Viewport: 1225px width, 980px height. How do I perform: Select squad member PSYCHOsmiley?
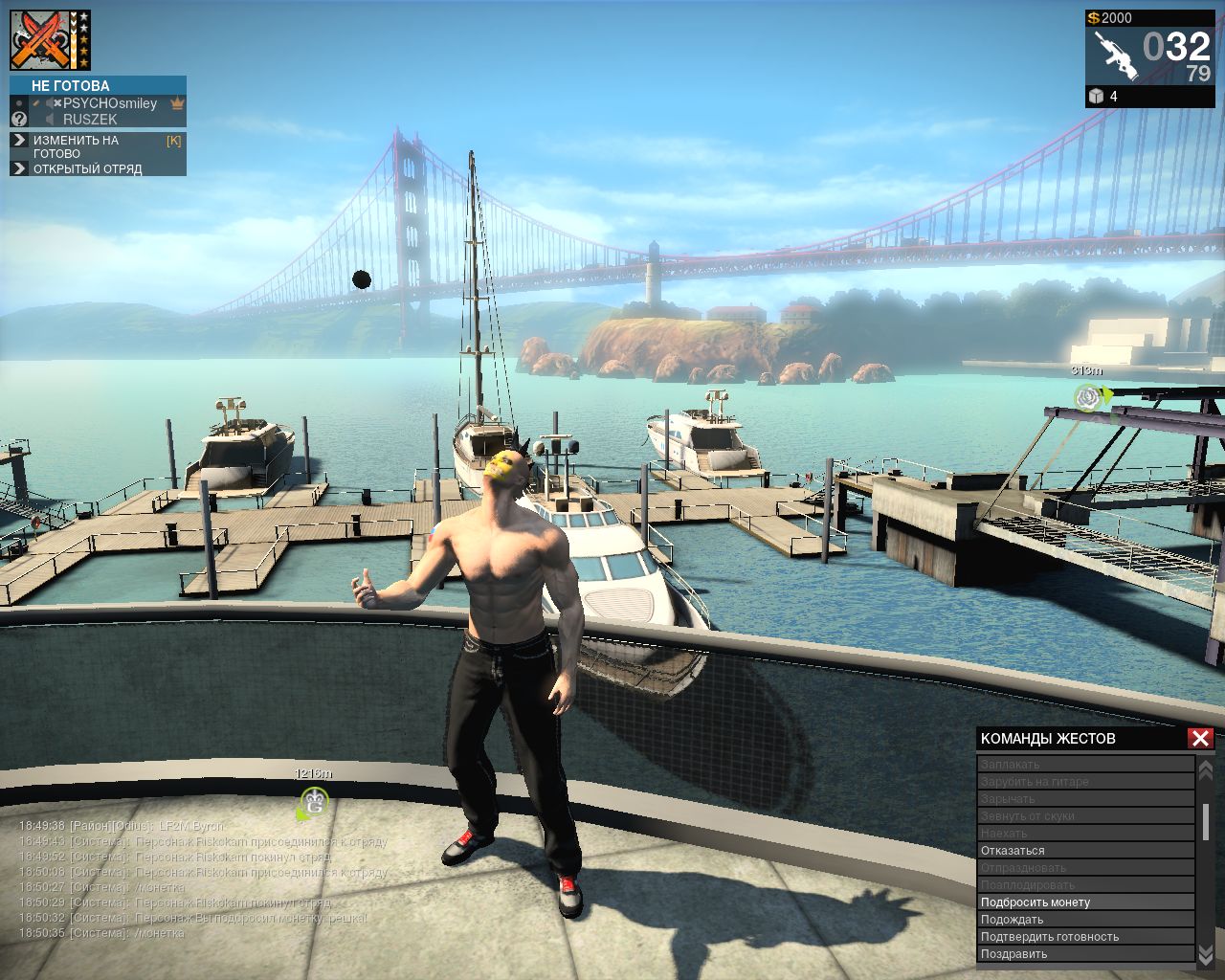tap(109, 103)
